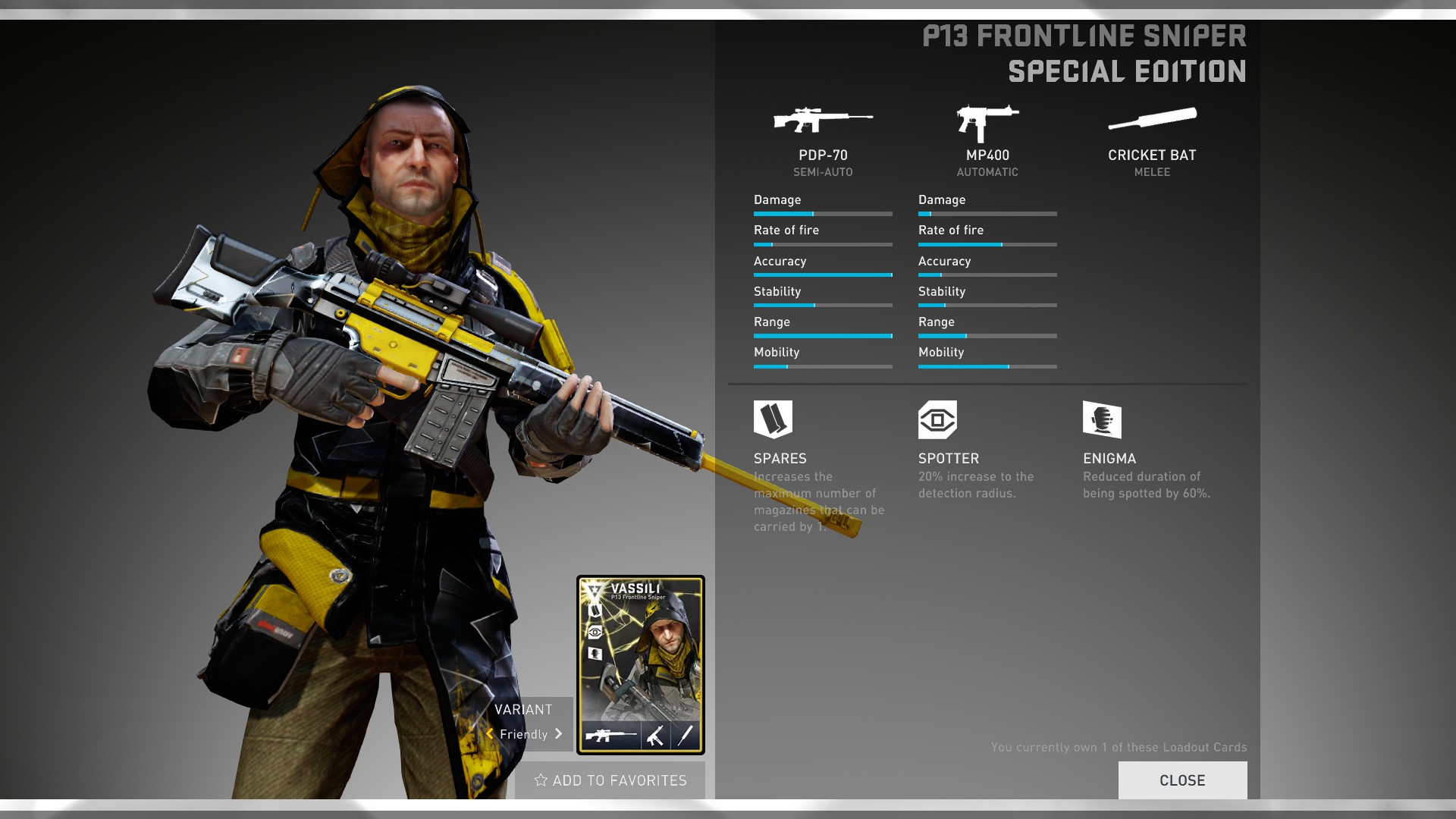Select the Vassili loadout card thumbnail
This screenshot has height=819, width=1456.
click(x=641, y=664)
